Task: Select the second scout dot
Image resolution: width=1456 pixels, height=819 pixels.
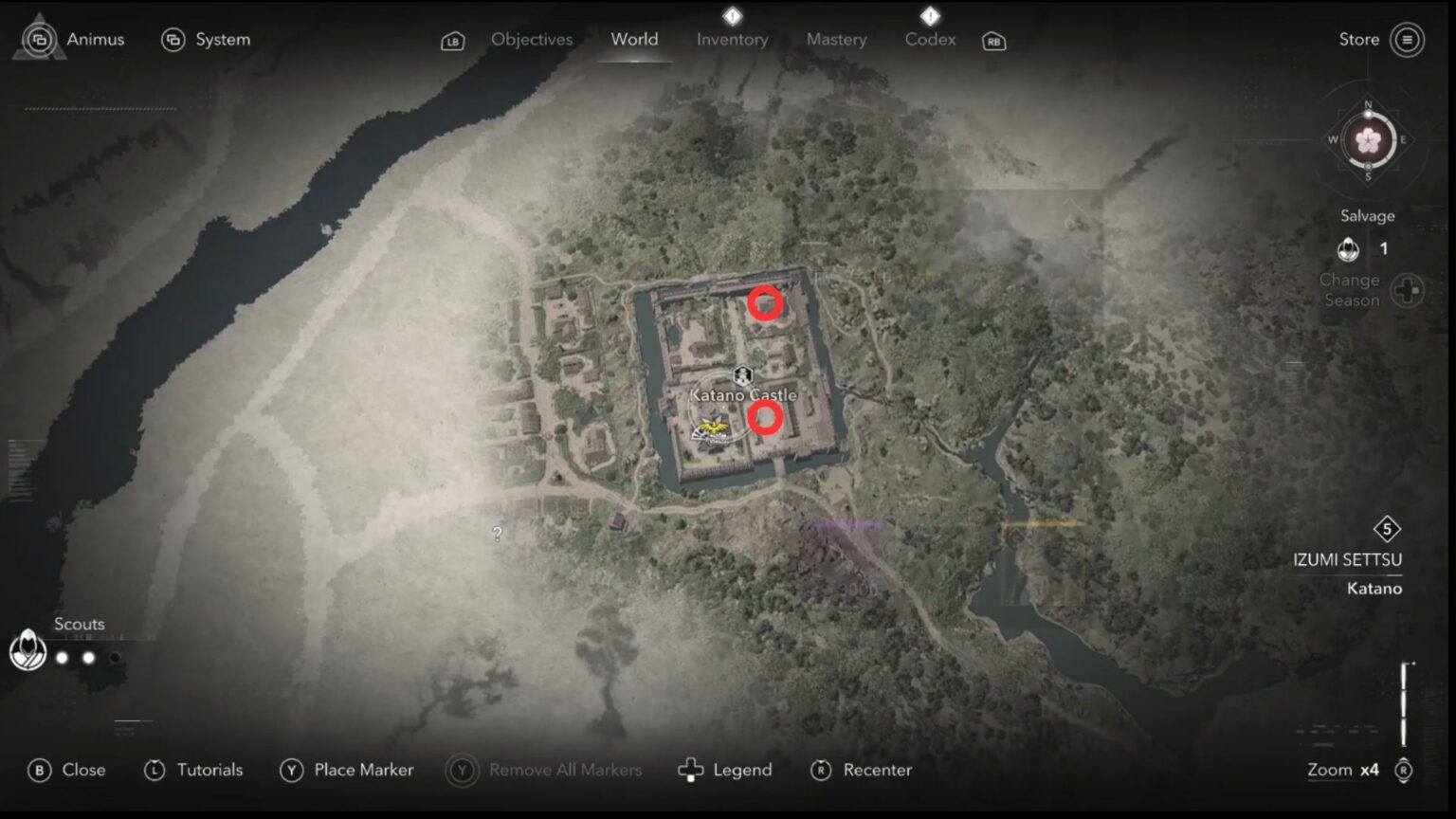Action: 88,655
